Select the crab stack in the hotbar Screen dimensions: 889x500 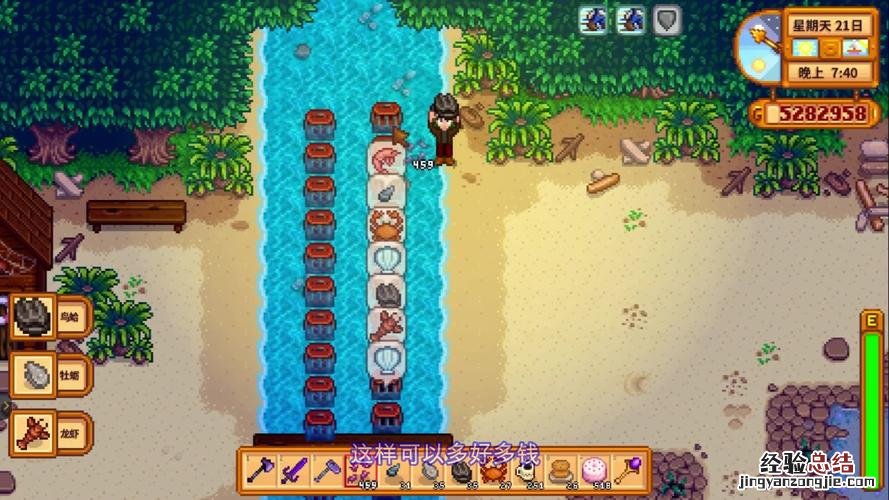coord(495,469)
